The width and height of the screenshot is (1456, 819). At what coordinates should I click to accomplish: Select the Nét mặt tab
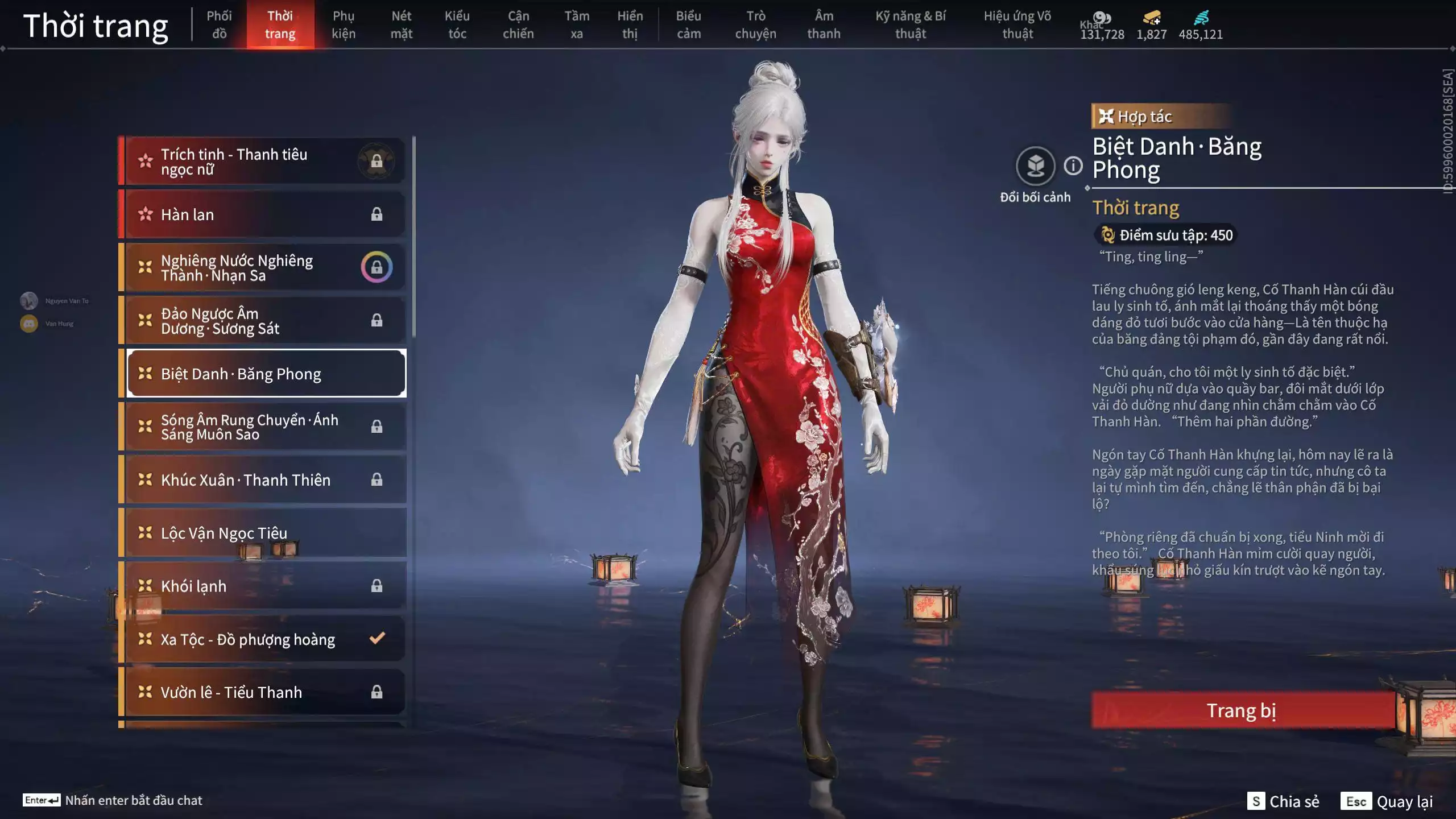(401, 25)
